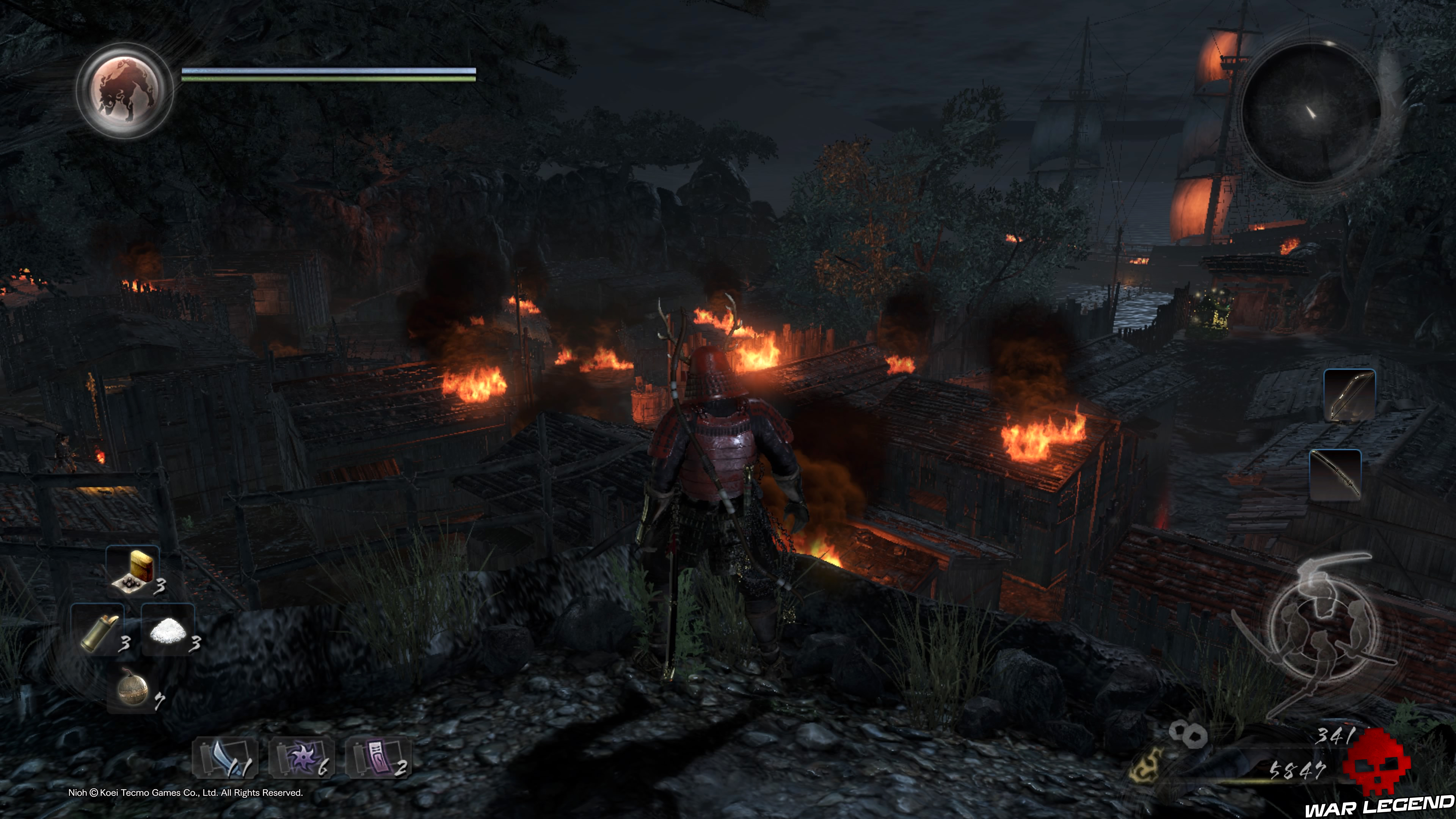Select the Guardian Spirit wolf emblem
The image size is (1456, 819).
click(125, 91)
